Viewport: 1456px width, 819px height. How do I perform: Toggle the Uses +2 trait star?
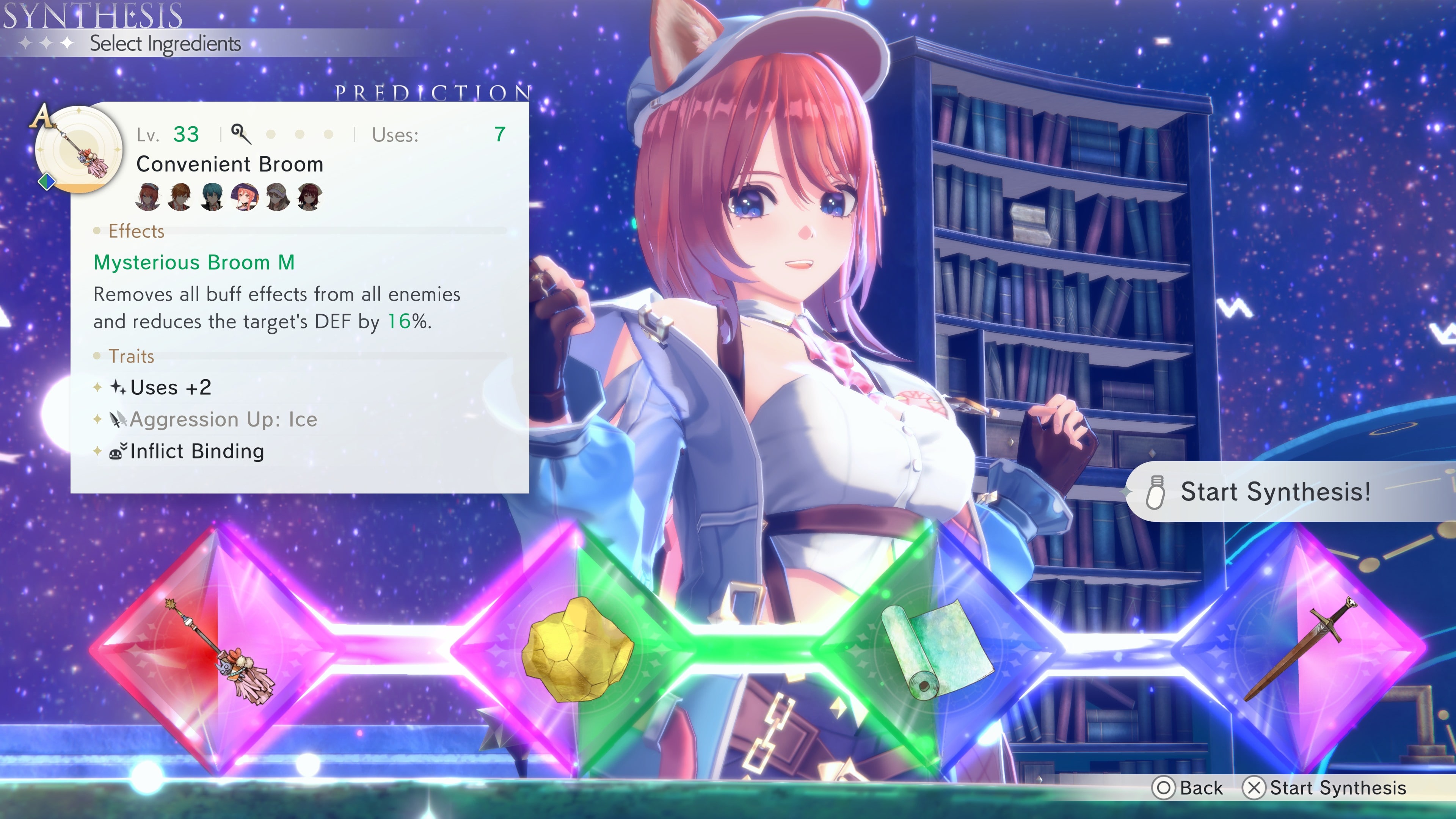tap(97, 387)
